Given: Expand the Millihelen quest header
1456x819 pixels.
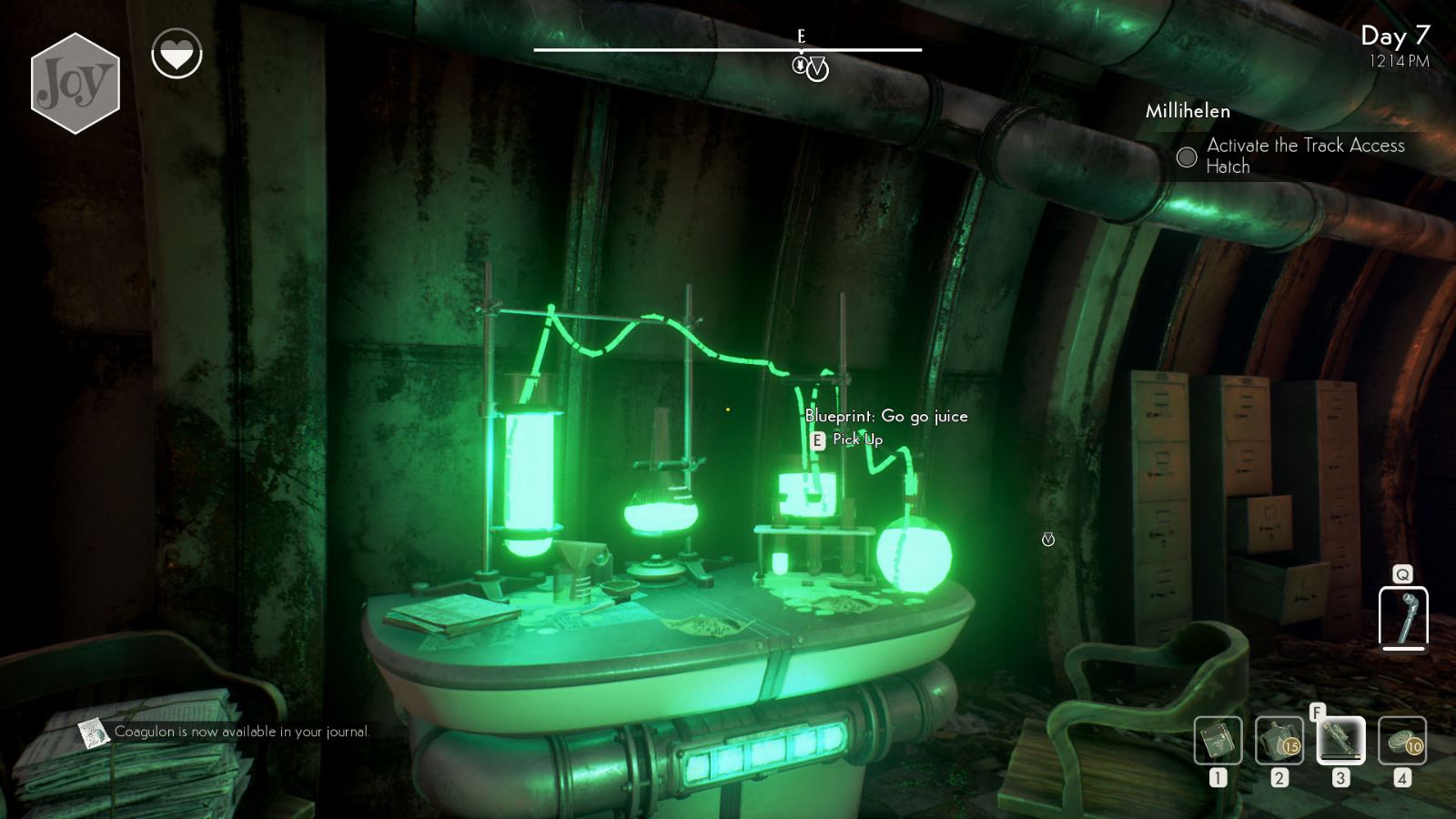Looking at the screenshot, I should [x=1188, y=111].
